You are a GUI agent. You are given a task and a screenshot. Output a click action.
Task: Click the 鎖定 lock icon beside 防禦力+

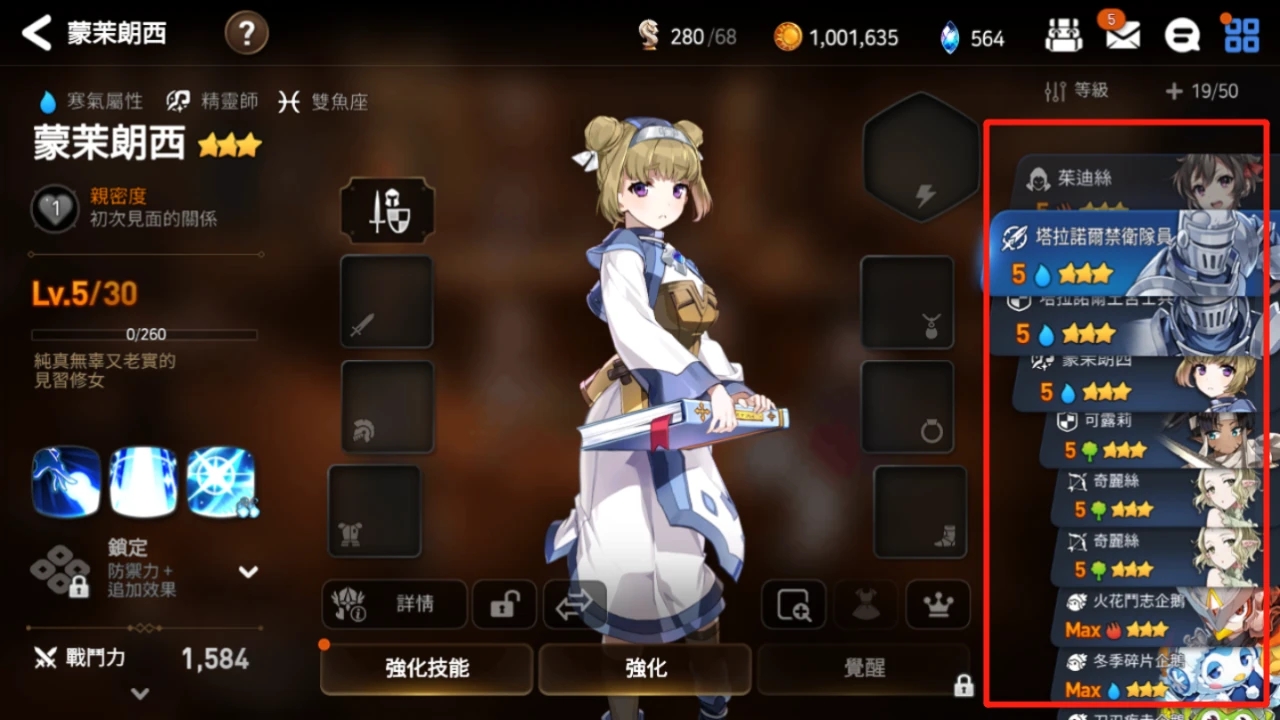click(x=62, y=572)
